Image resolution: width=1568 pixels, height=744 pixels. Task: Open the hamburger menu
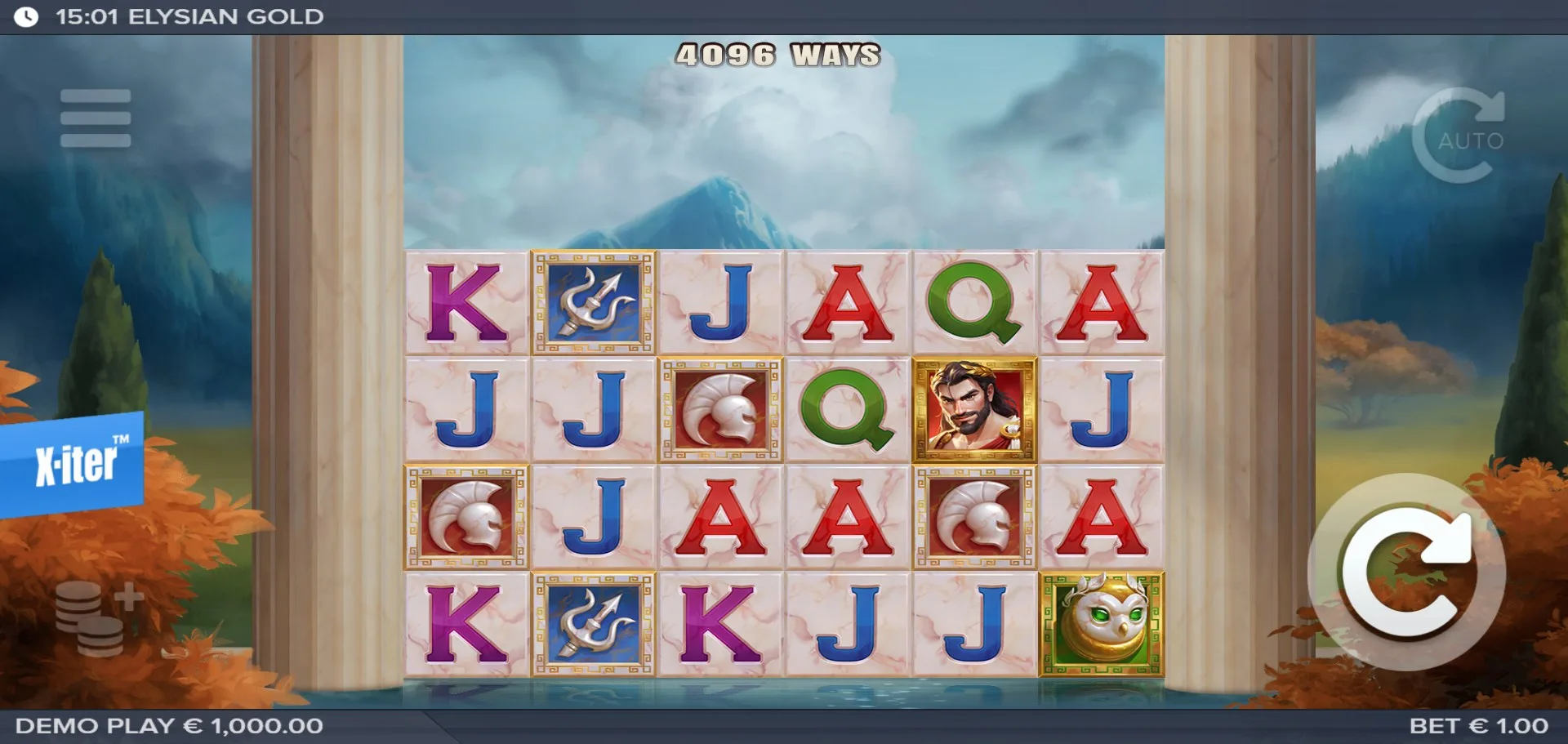click(96, 118)
